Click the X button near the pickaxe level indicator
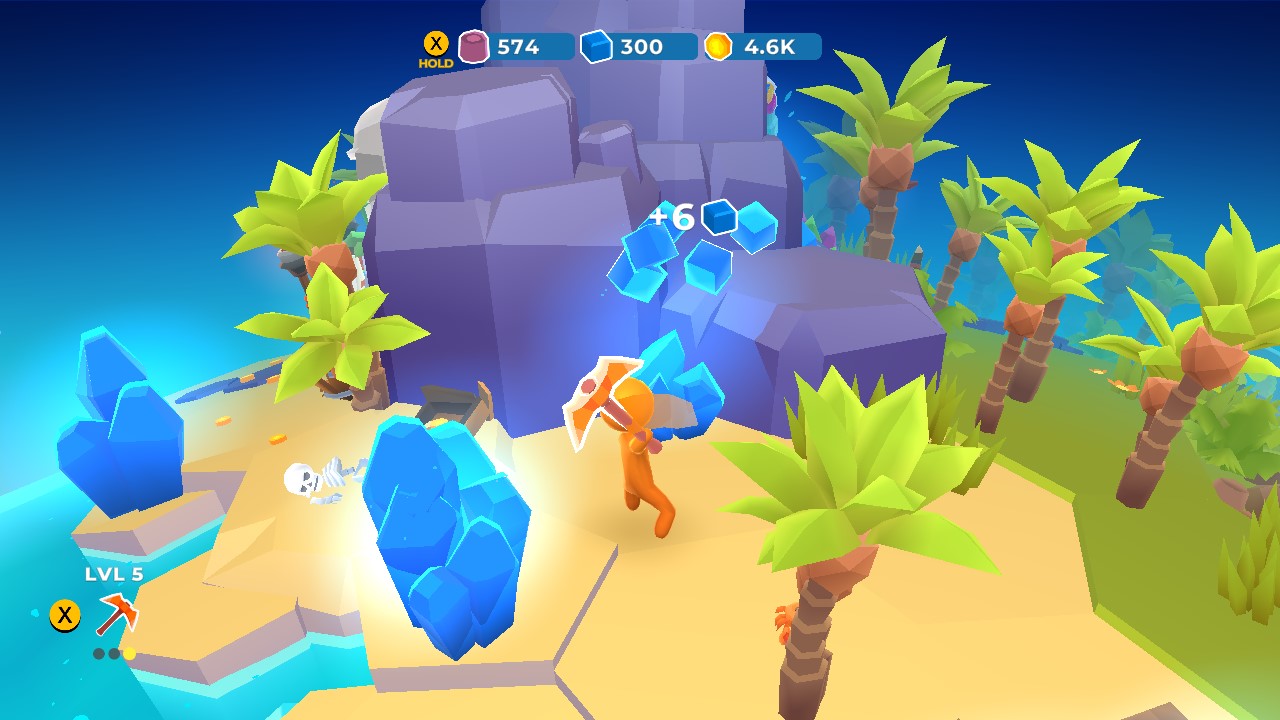Screen dimensions: 1280x720 tap(65, 617)
